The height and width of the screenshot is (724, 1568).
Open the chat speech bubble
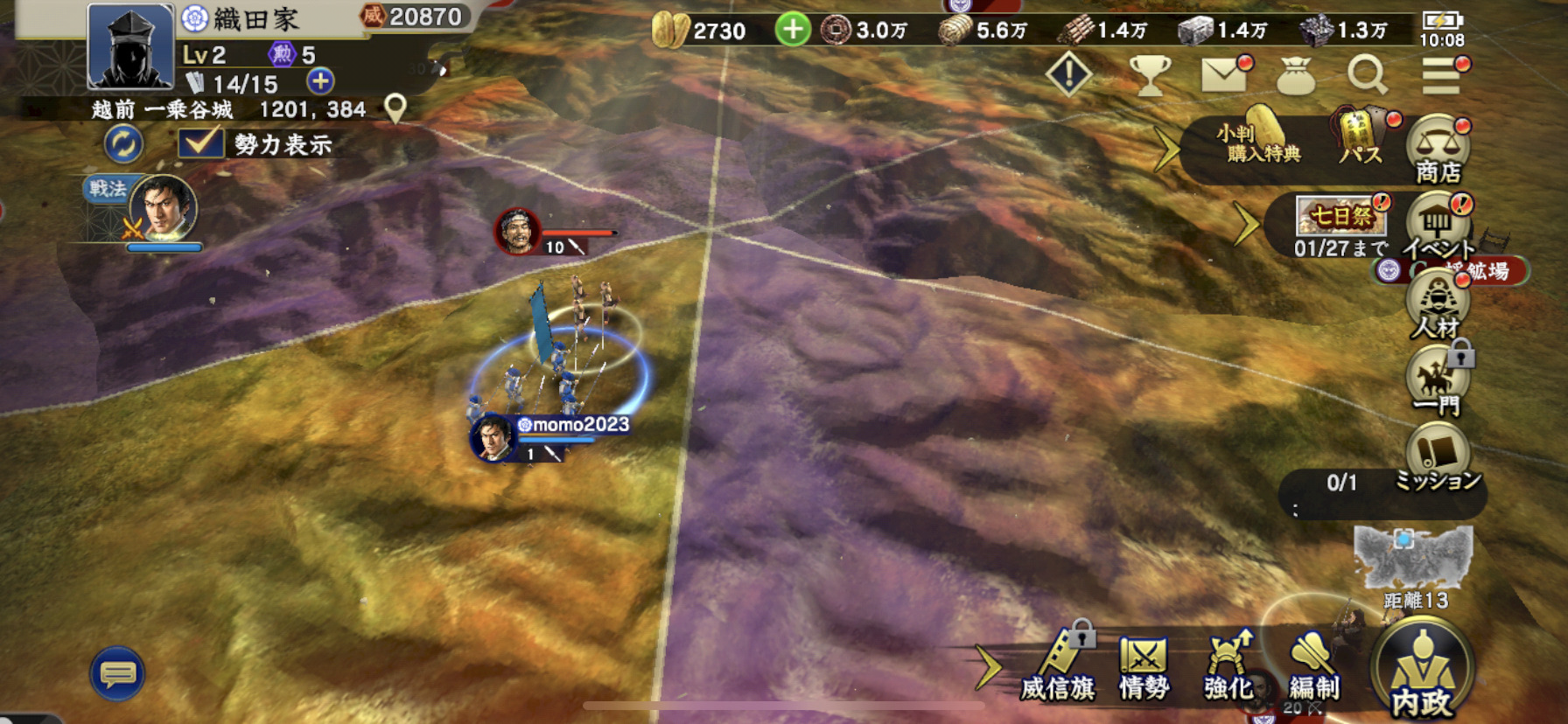pyautogui.click(x=117, y=673)
